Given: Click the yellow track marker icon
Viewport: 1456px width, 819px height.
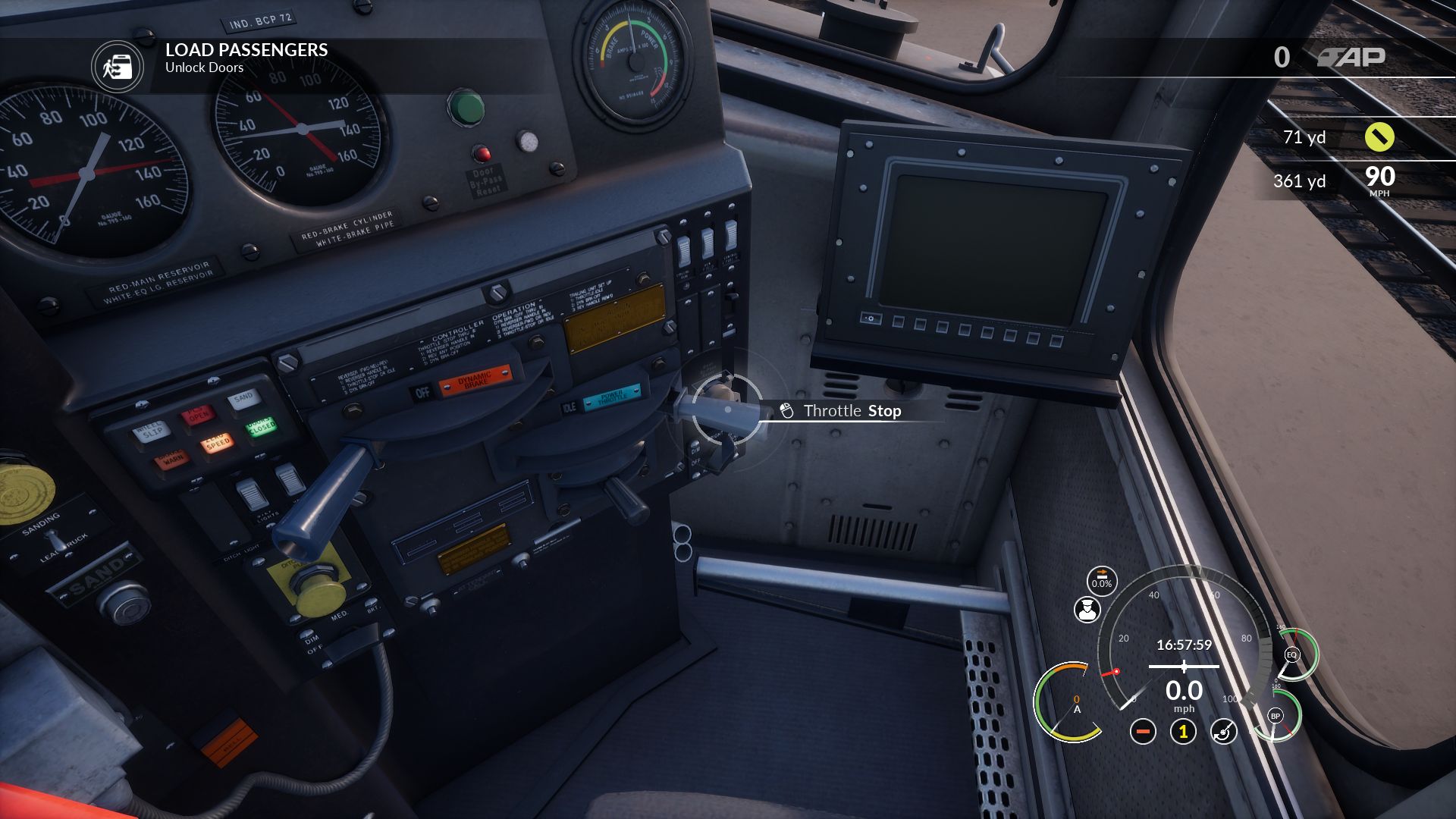Looking at the screenshot, I should tap(1379, 137).
